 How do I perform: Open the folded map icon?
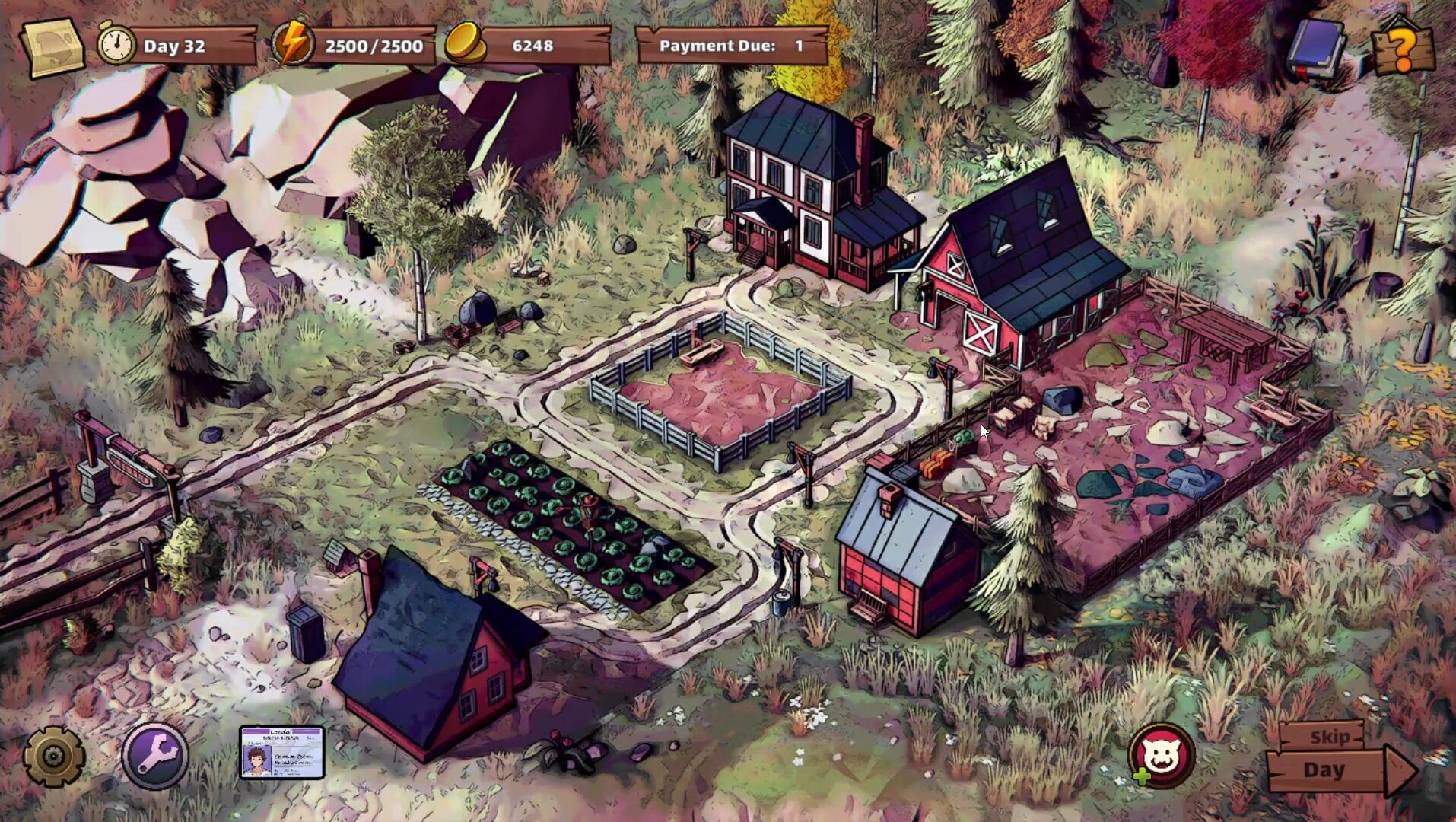click(52, 47)
